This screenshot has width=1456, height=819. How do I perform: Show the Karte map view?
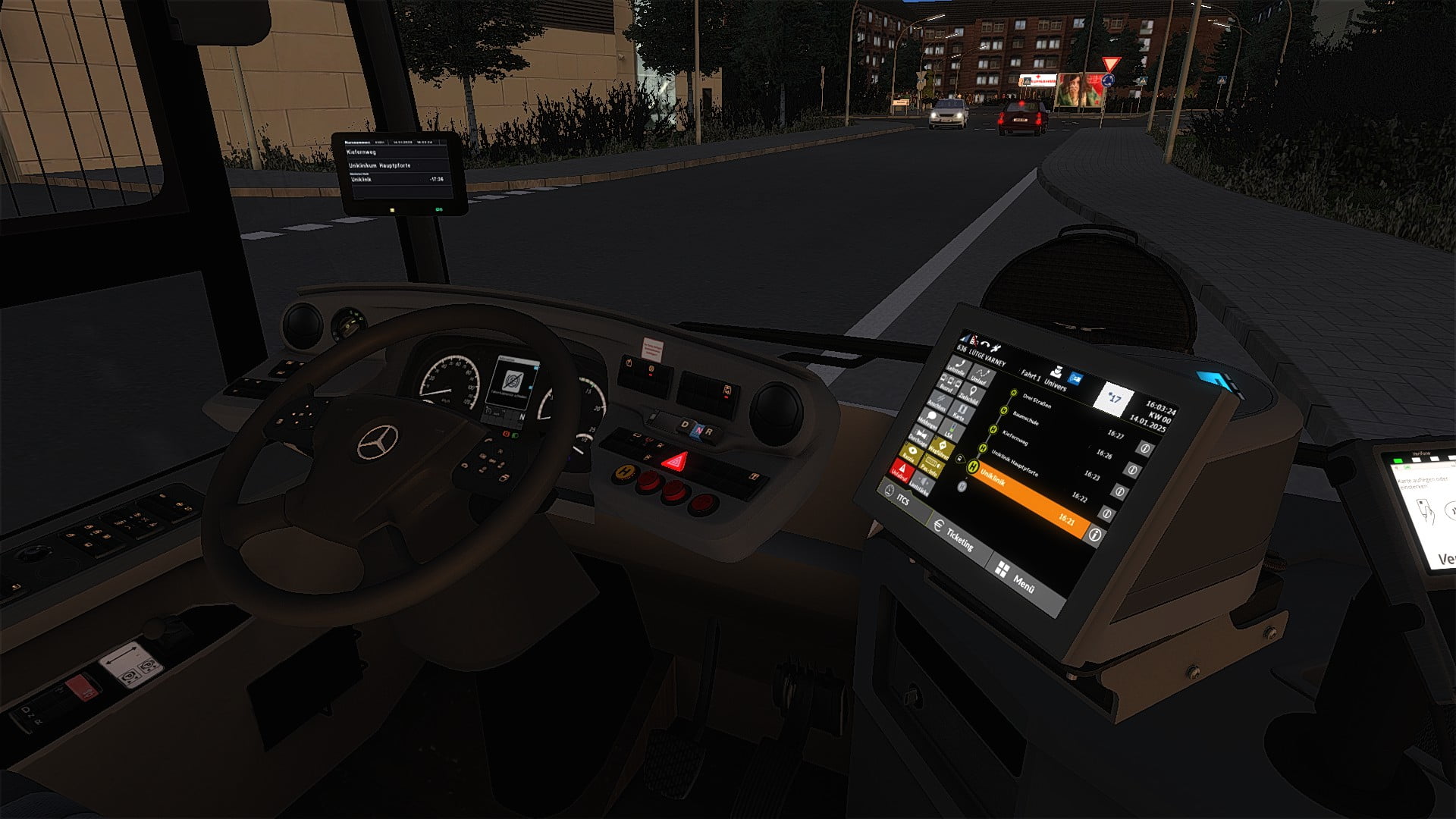pos(960,413)
